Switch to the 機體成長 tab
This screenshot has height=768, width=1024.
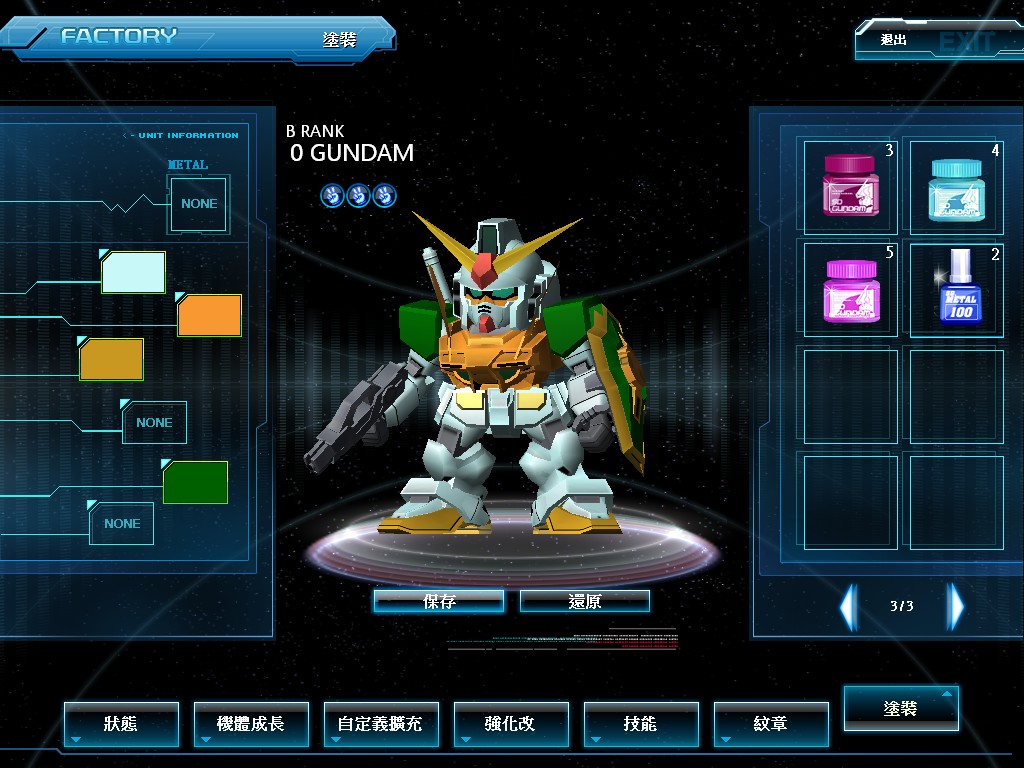click(x=251, y=723)
